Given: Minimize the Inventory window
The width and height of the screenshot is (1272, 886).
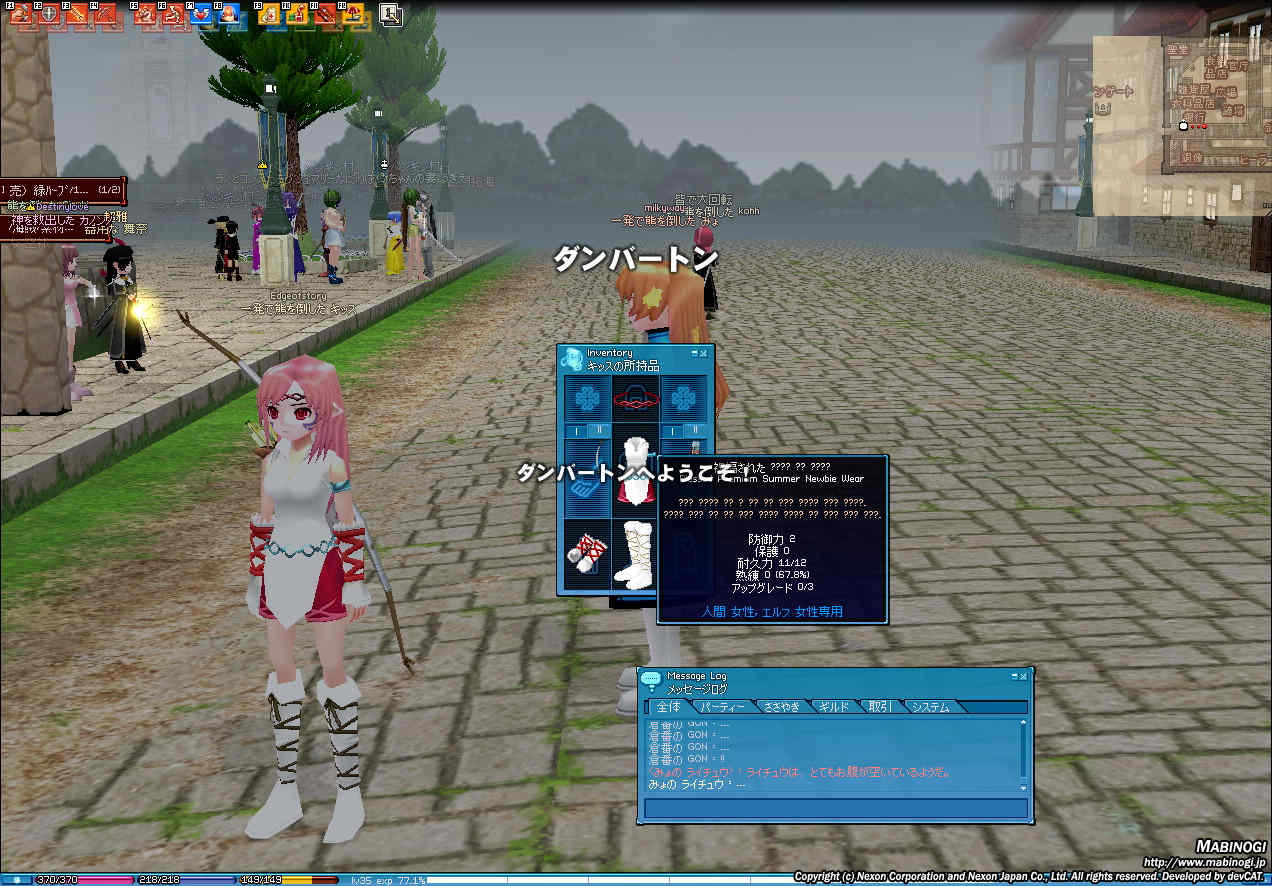Looking at the screenshot, I should coord(694,353).
